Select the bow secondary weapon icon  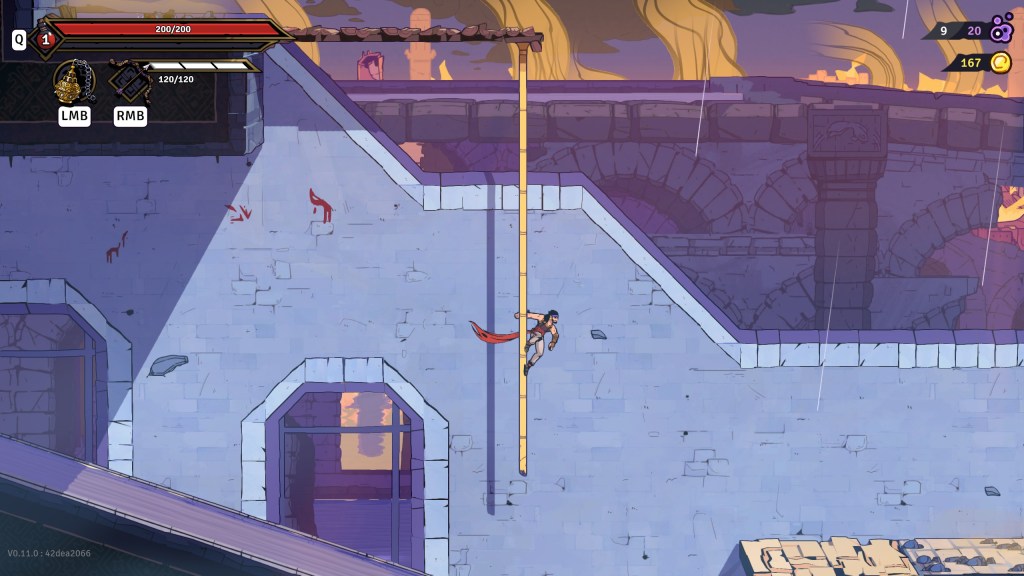[129, 81]
